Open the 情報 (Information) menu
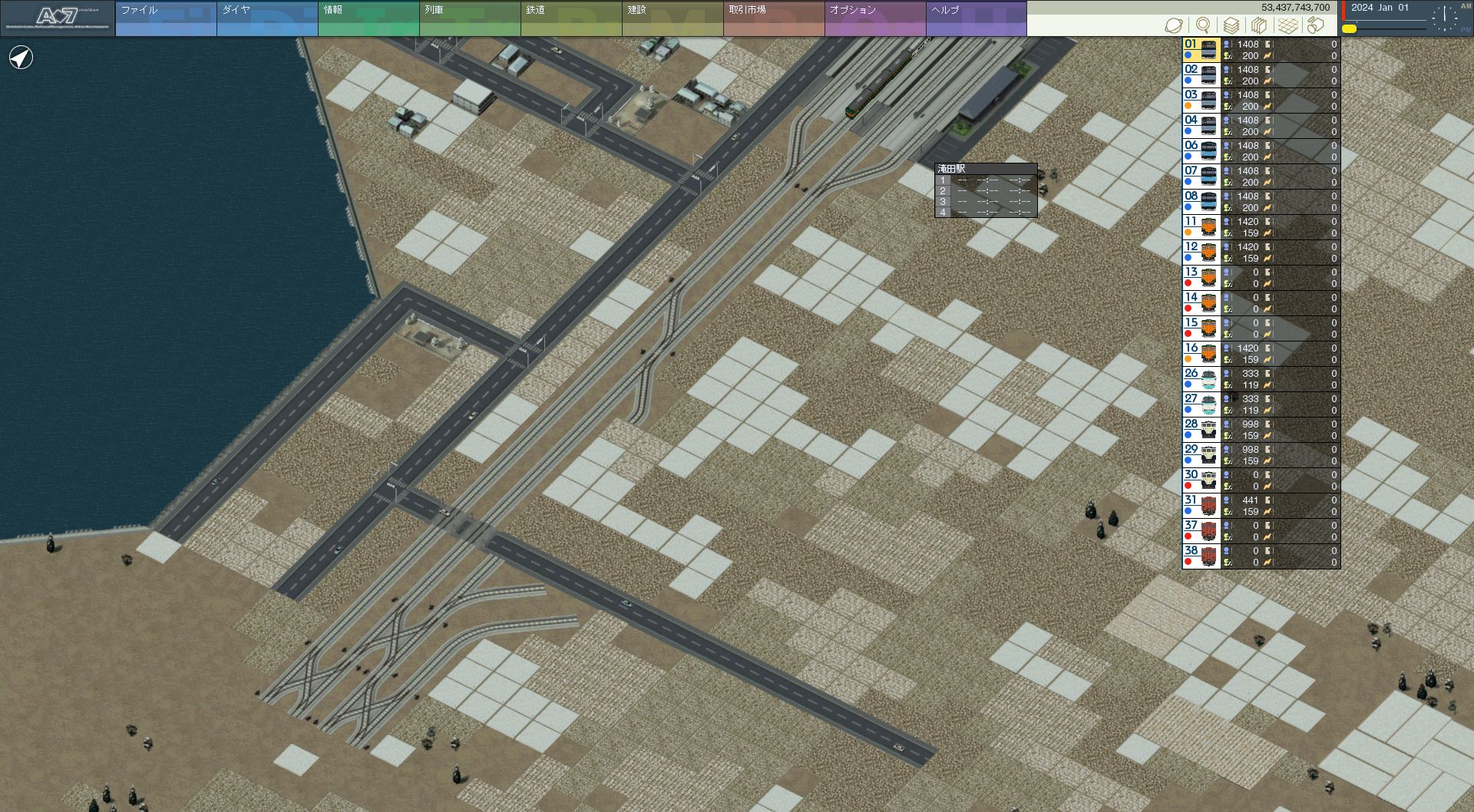The image size is (1474, 812). point(368,18)
